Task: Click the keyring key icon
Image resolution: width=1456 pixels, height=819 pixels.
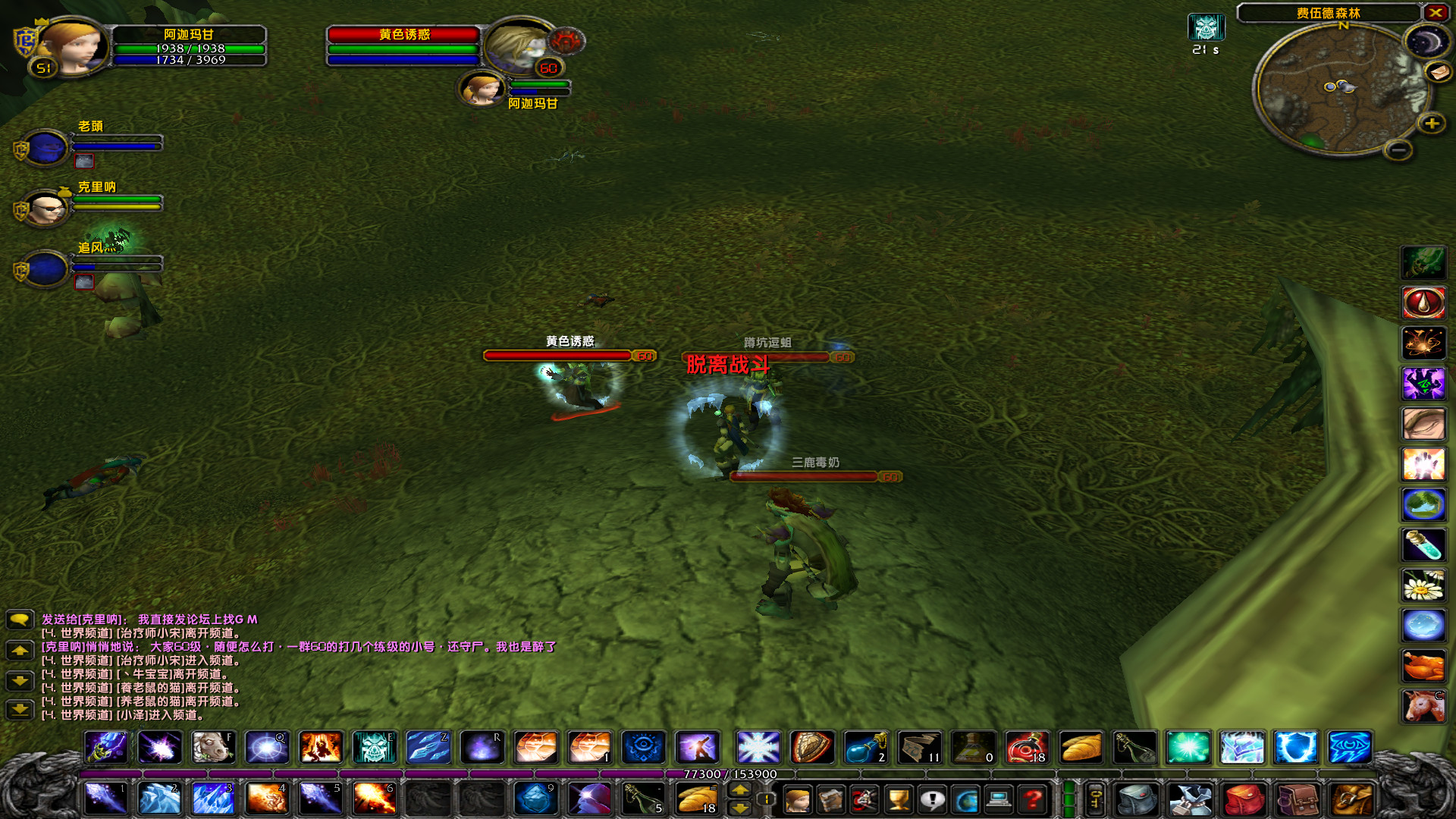Action: tap(1096, 799)
